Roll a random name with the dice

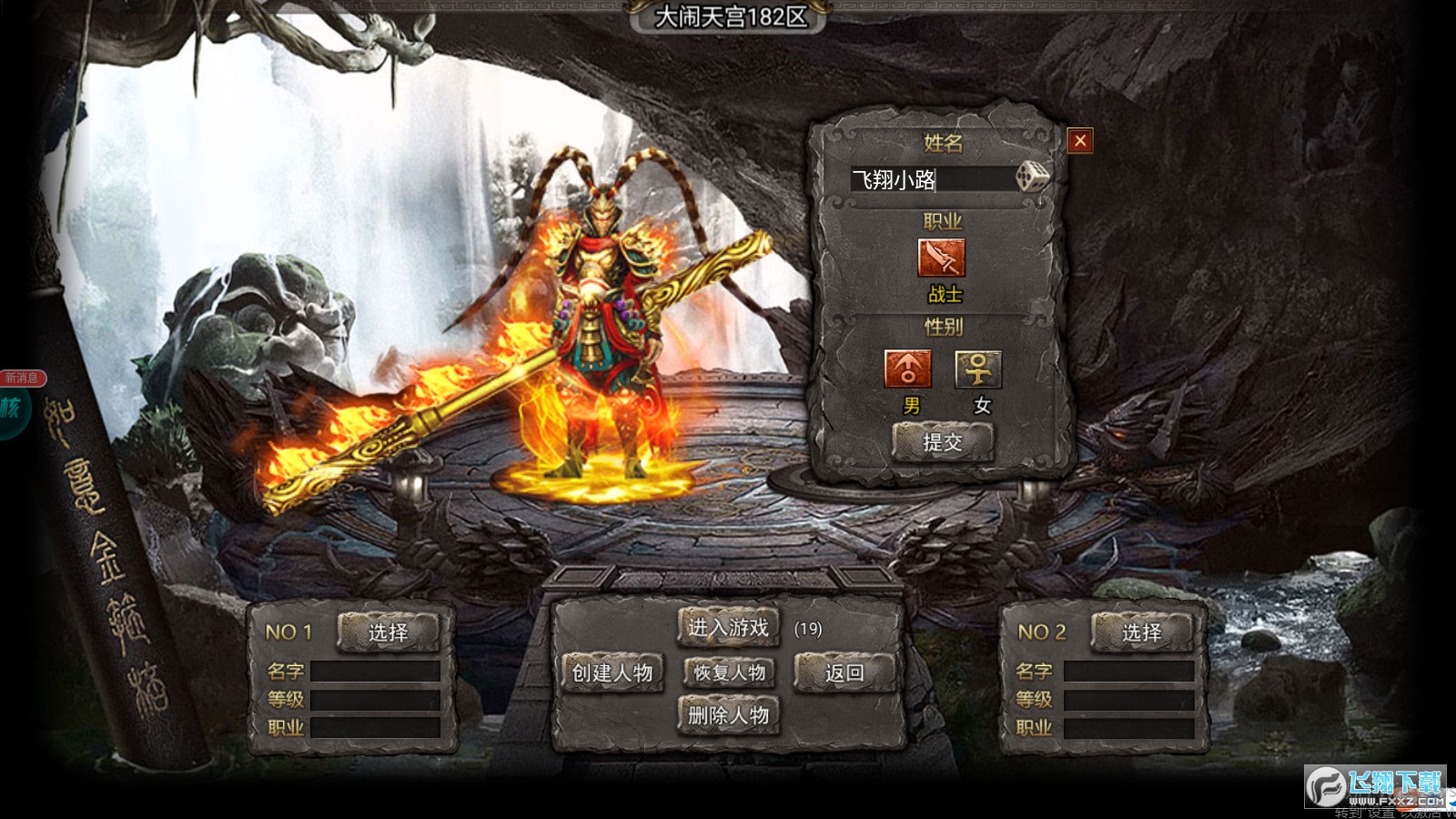[x=1032, y=177]
